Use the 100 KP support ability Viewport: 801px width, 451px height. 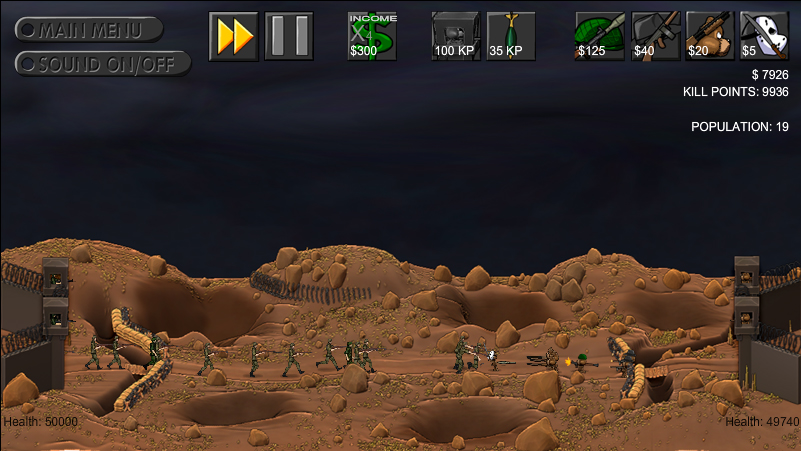456,36
